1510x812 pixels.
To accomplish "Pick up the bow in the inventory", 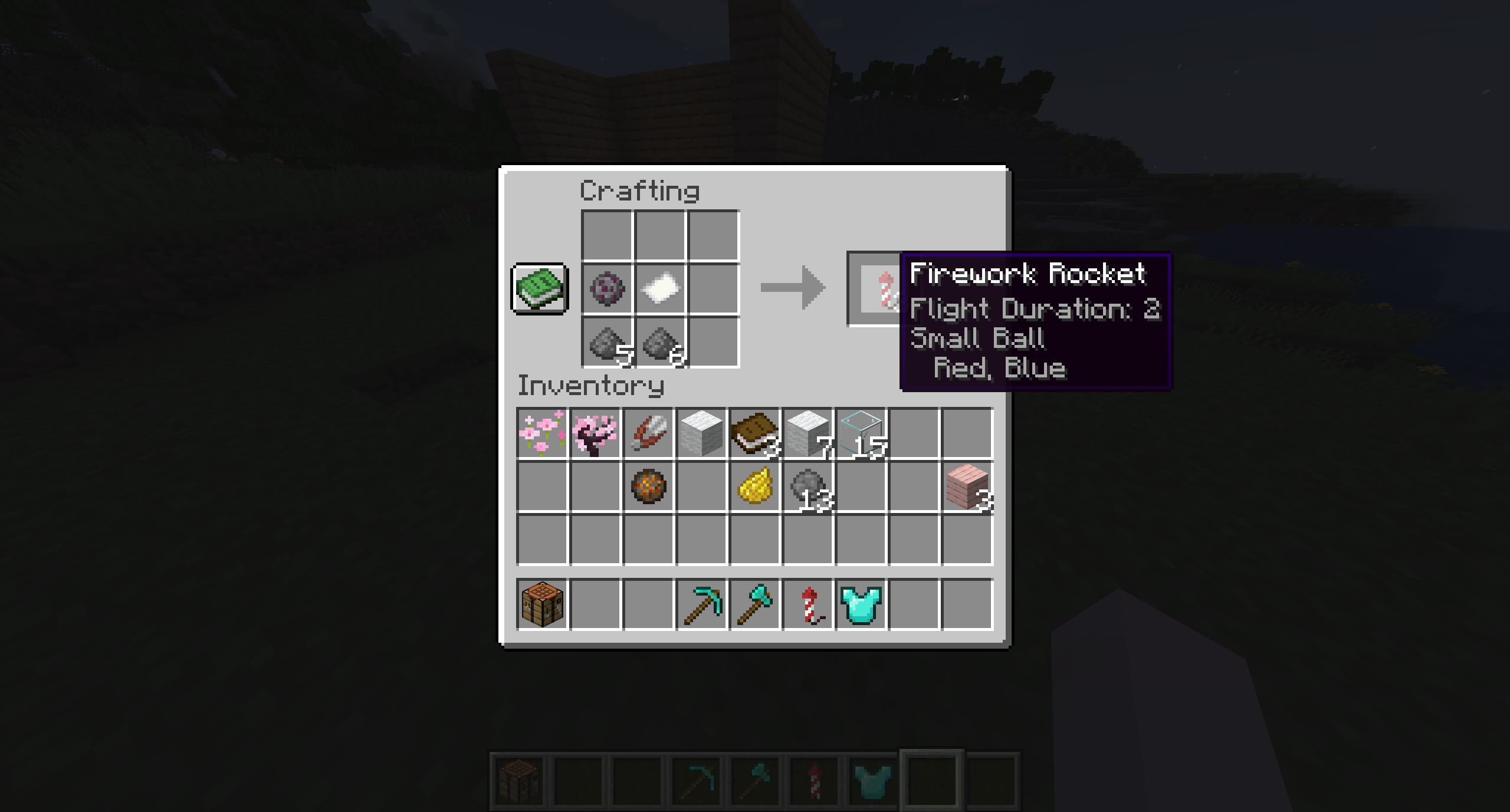I will 648,435.
